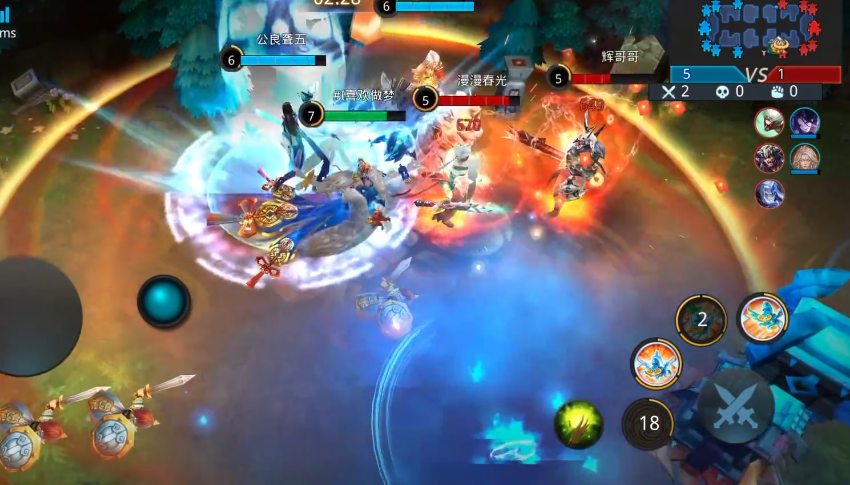Screen dimensions: 850x485
Task: Select the blue-helmeted hero portrait
Action: 769,192
